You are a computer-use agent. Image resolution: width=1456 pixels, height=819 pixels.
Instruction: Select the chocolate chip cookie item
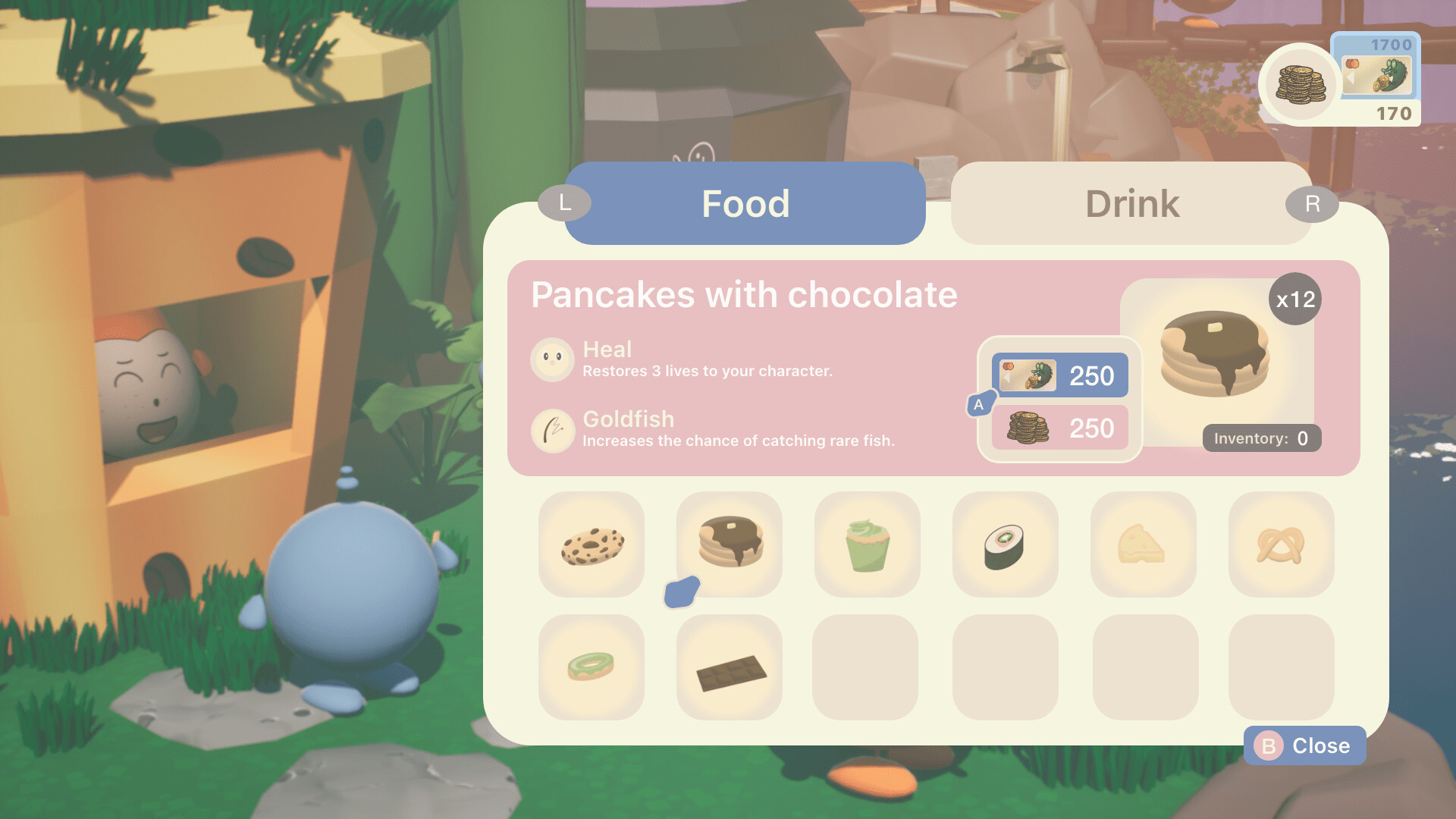pyautogui.click(x=591, y=544)
